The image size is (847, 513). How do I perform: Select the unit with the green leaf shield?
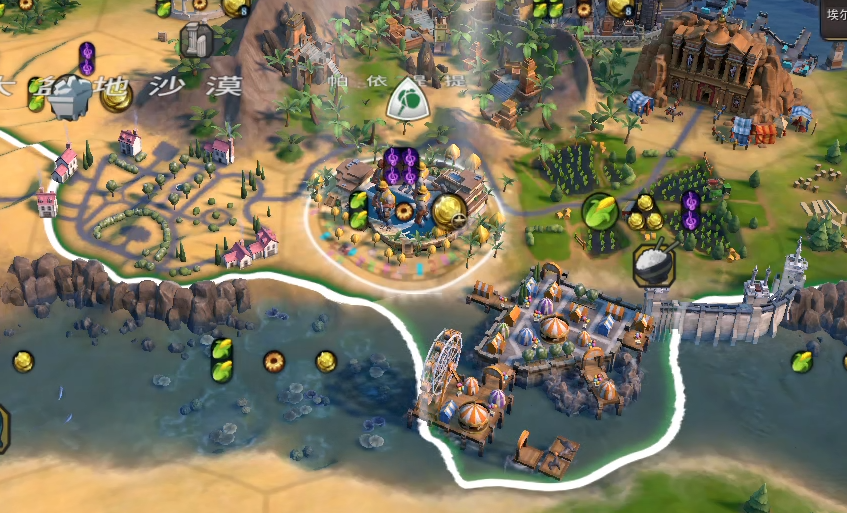[408, 97]
